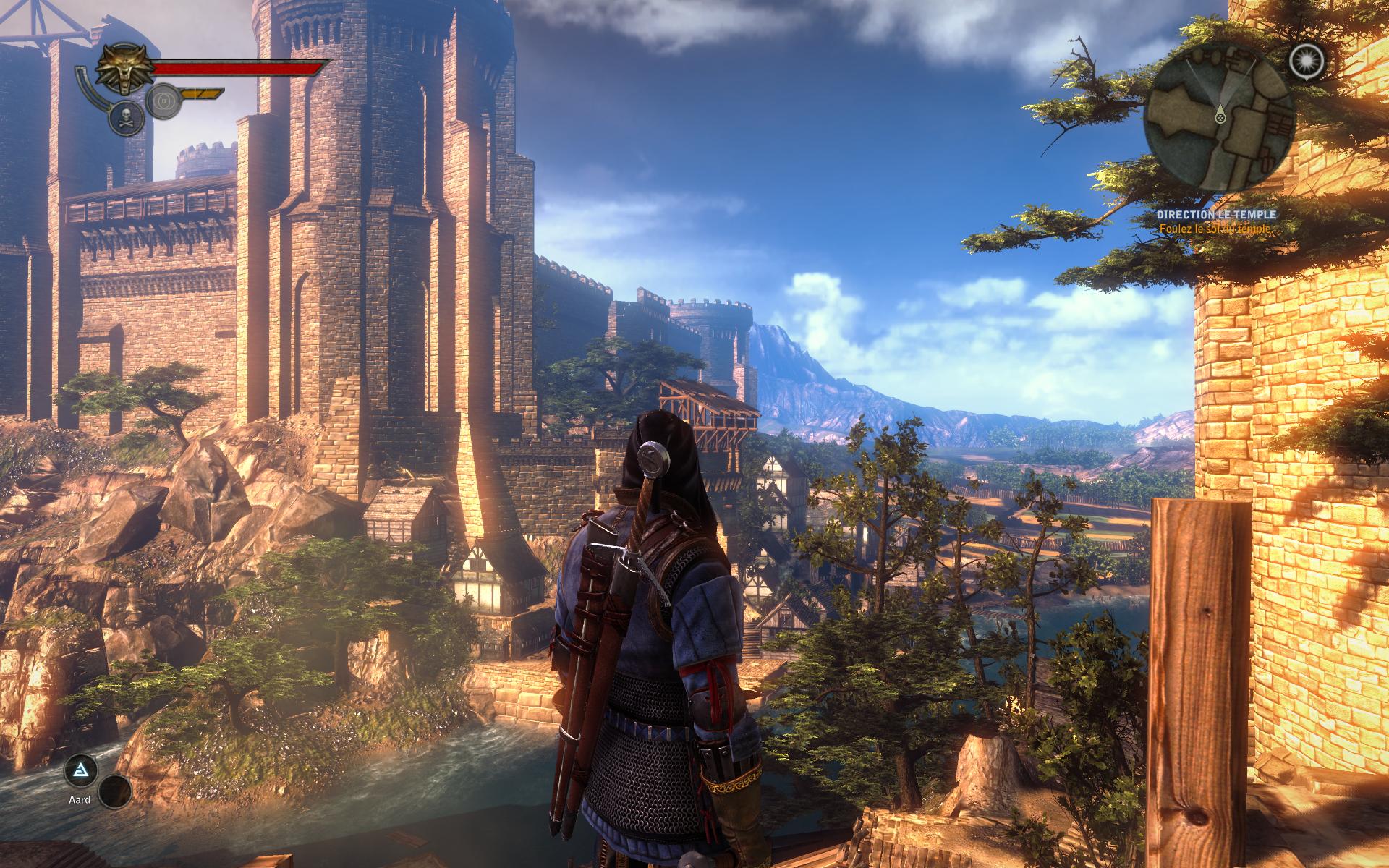Click the circular vigor gauge icon
The width and height of the screenshot is (1389, 868).
click(163, 101)
